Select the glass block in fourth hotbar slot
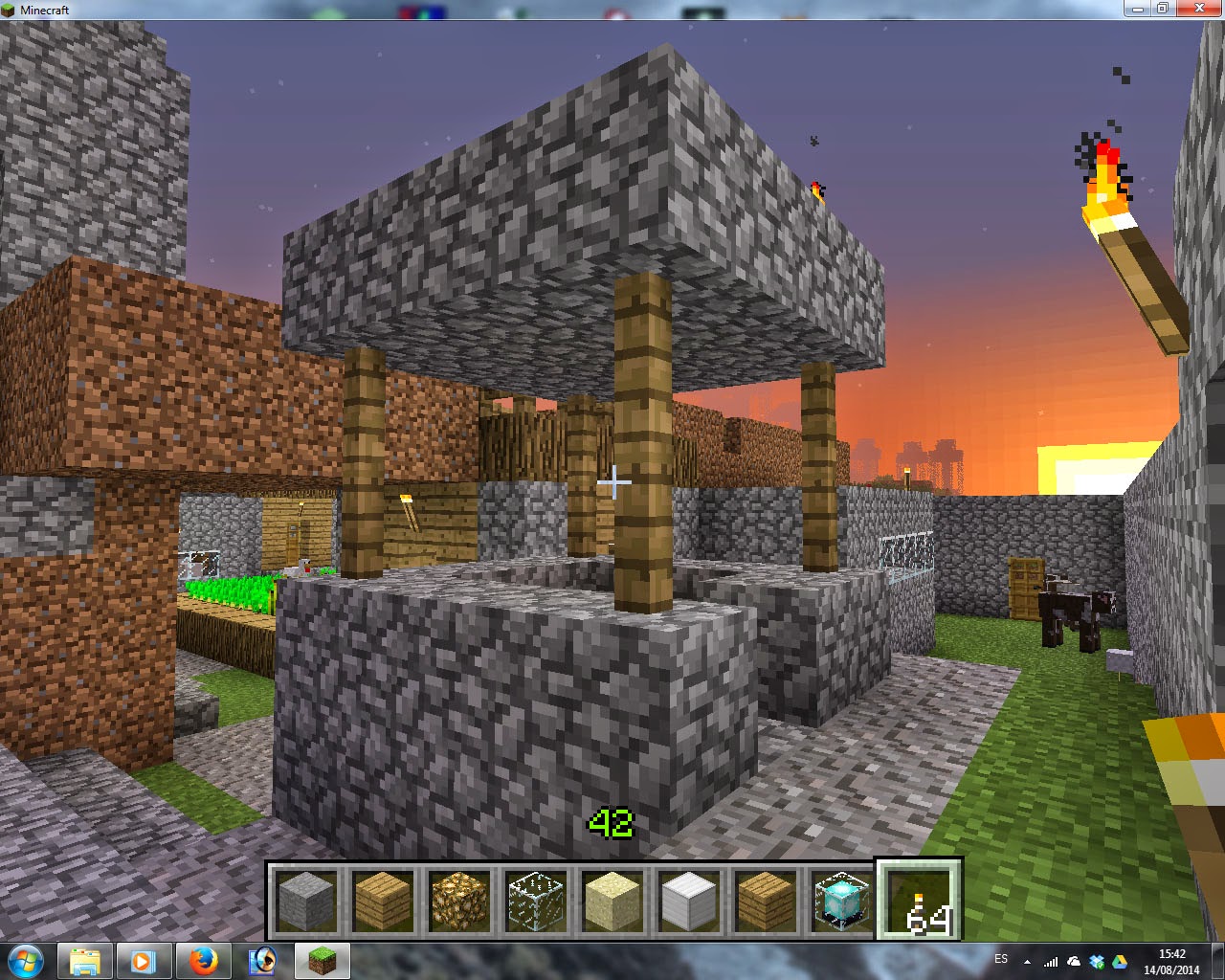Viewport: 1225px width, 980px height. coord(536,900)
